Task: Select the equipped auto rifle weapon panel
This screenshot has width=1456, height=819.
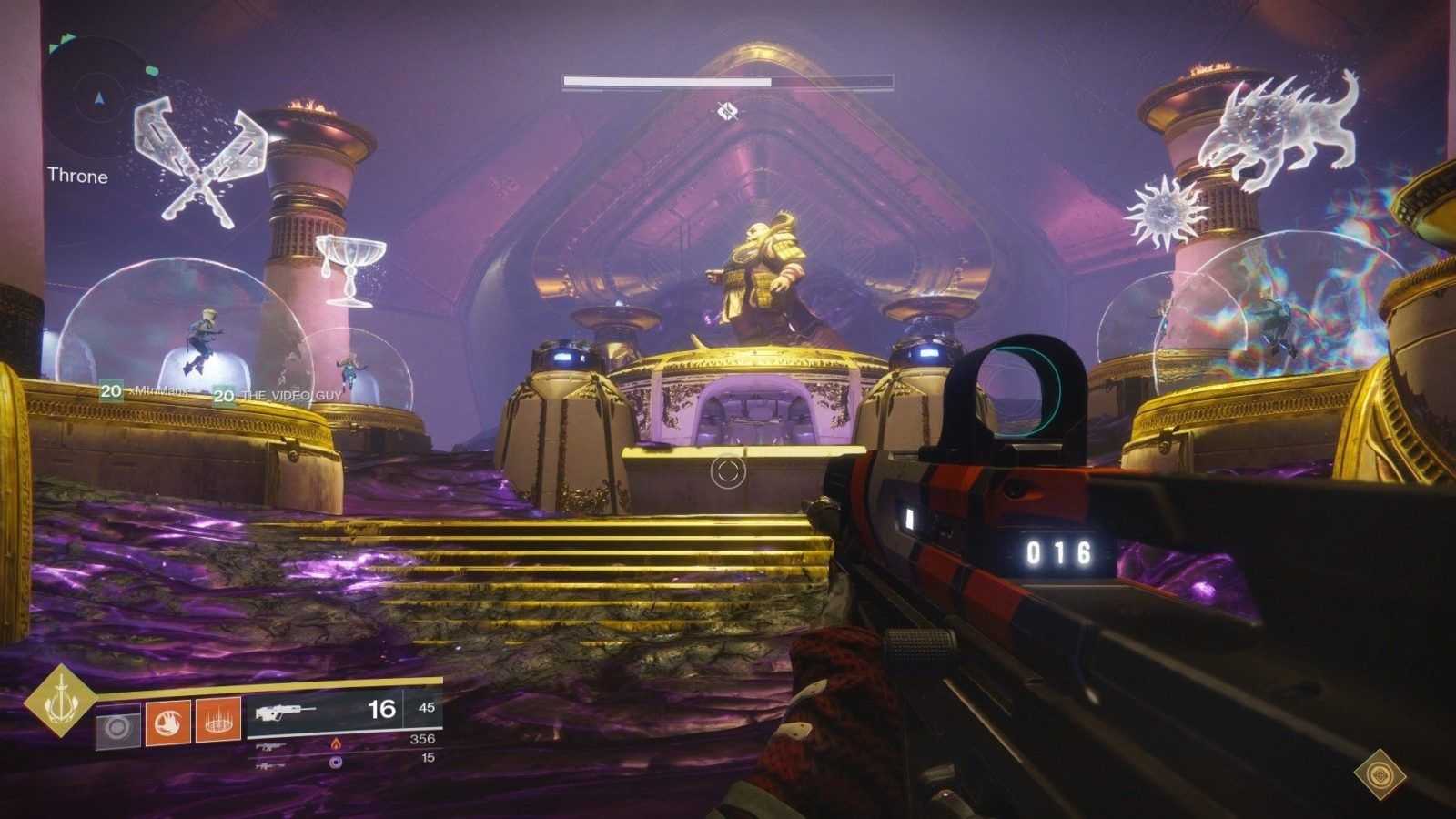Action: point(344,711)
